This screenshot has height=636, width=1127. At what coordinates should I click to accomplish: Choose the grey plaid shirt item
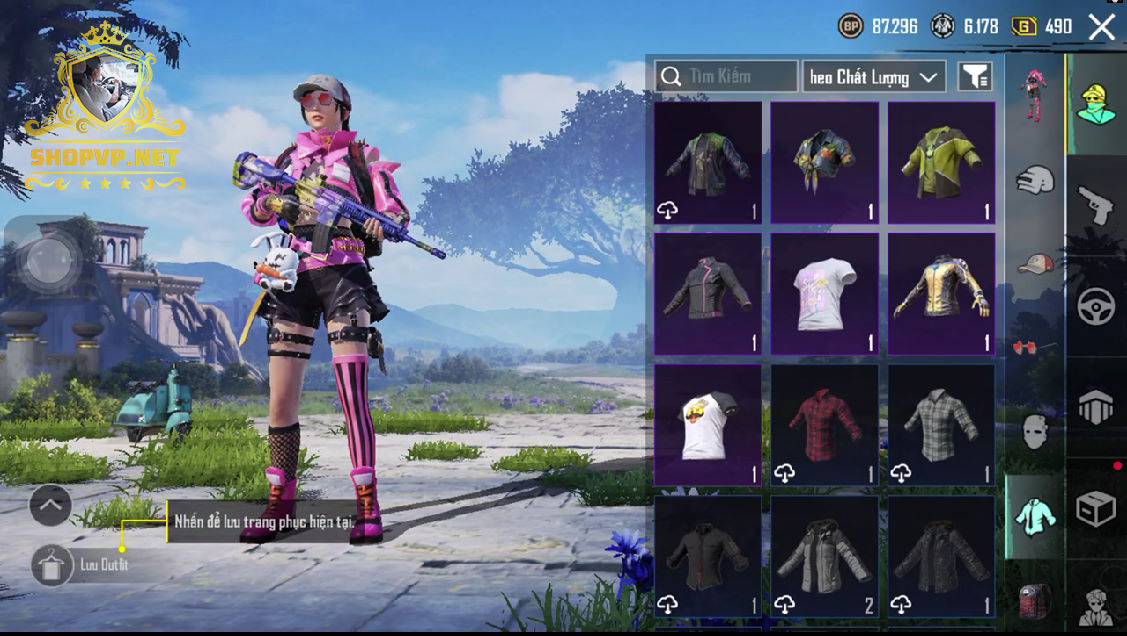941,425
